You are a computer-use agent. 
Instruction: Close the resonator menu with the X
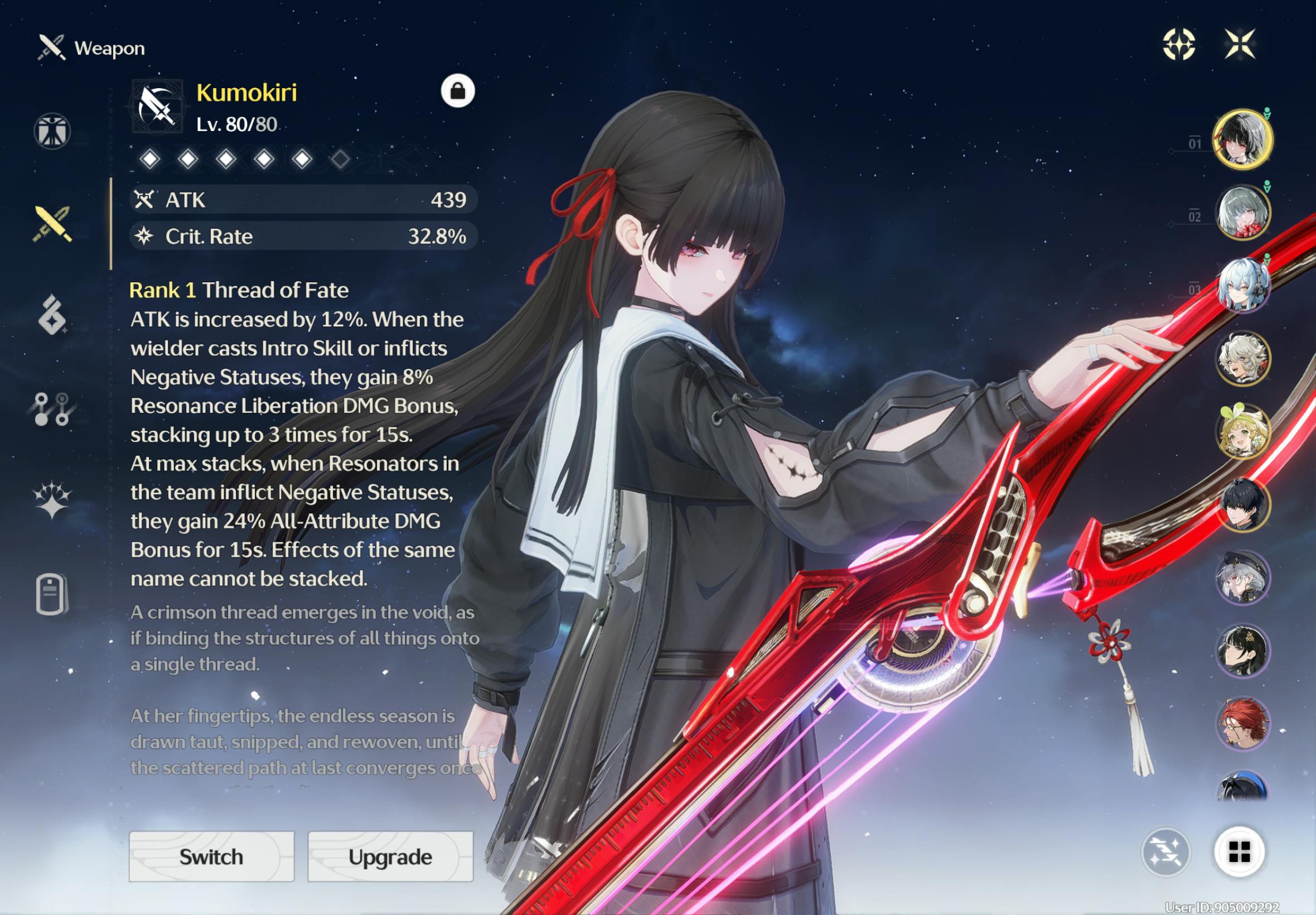pos(1240,44)
